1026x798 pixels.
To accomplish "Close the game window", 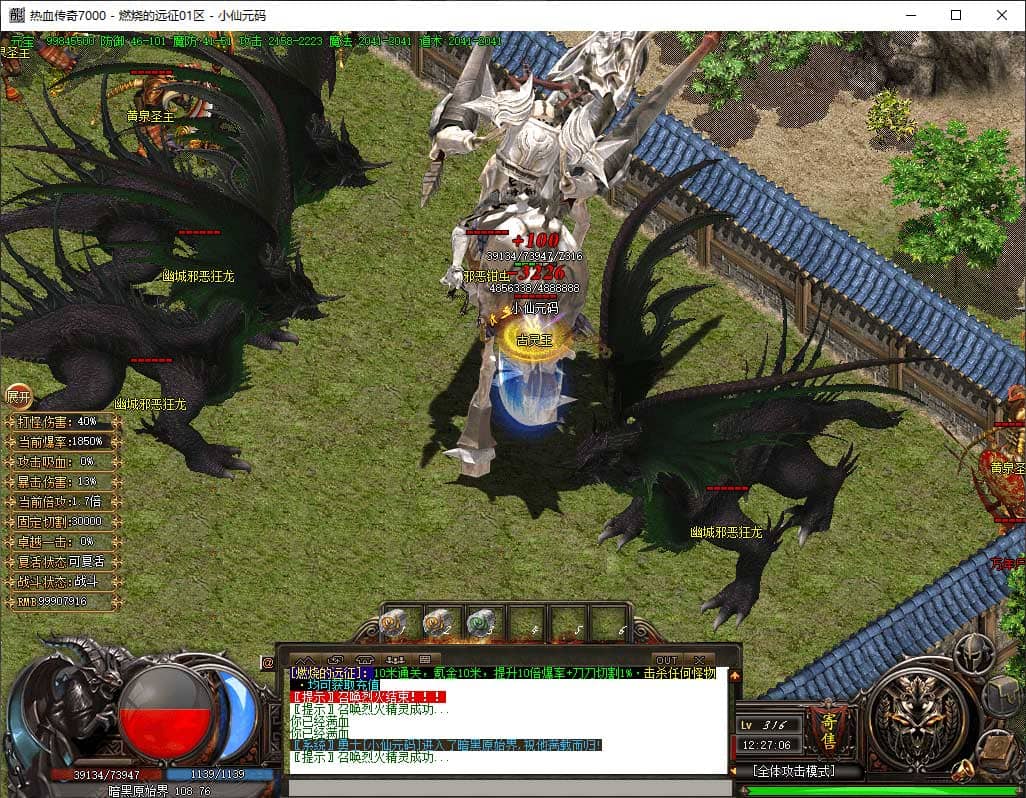I will (1002, 15).
